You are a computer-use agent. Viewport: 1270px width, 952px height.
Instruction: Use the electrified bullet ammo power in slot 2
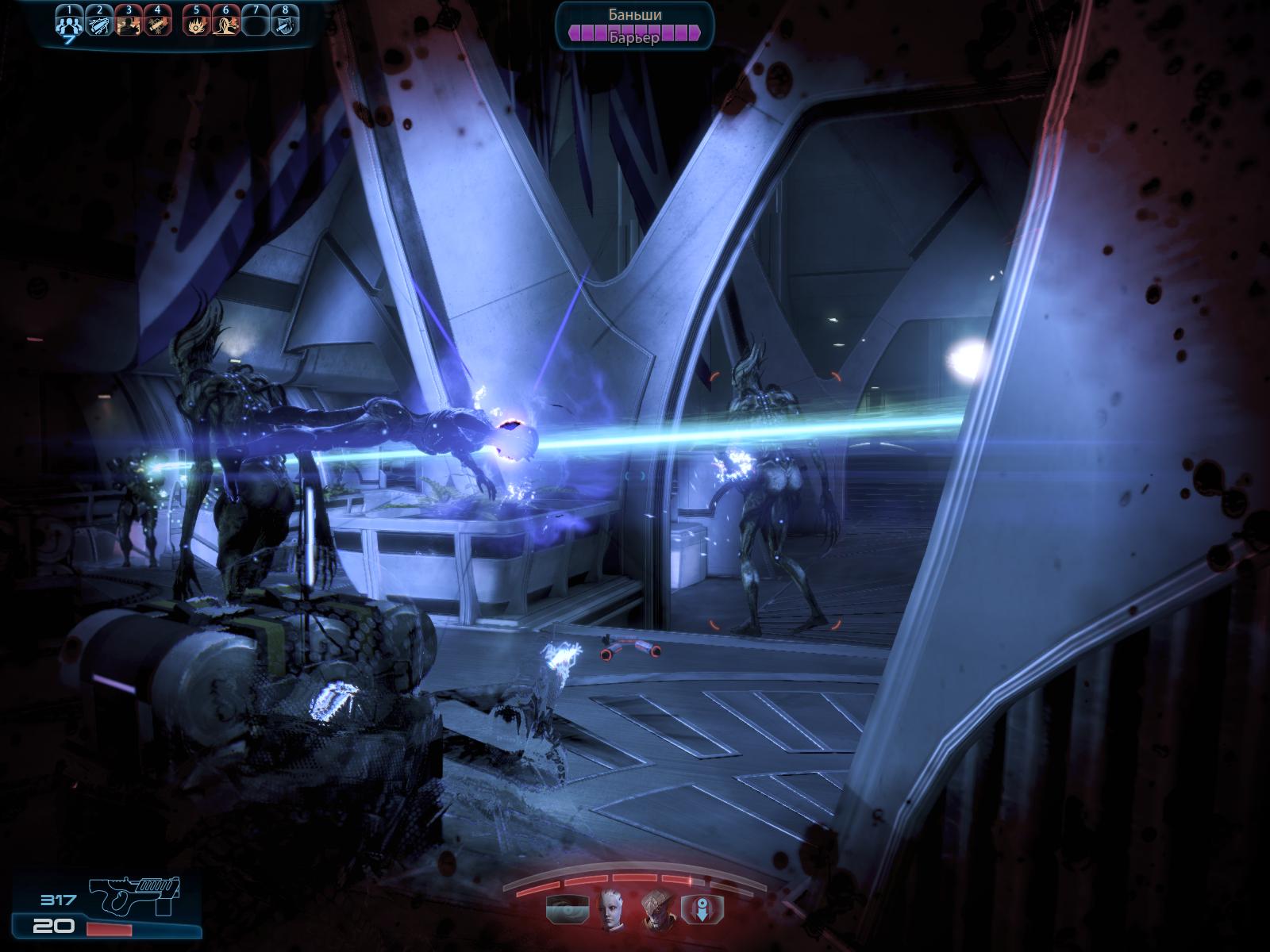pyautogui.click(x=99, y=25)
